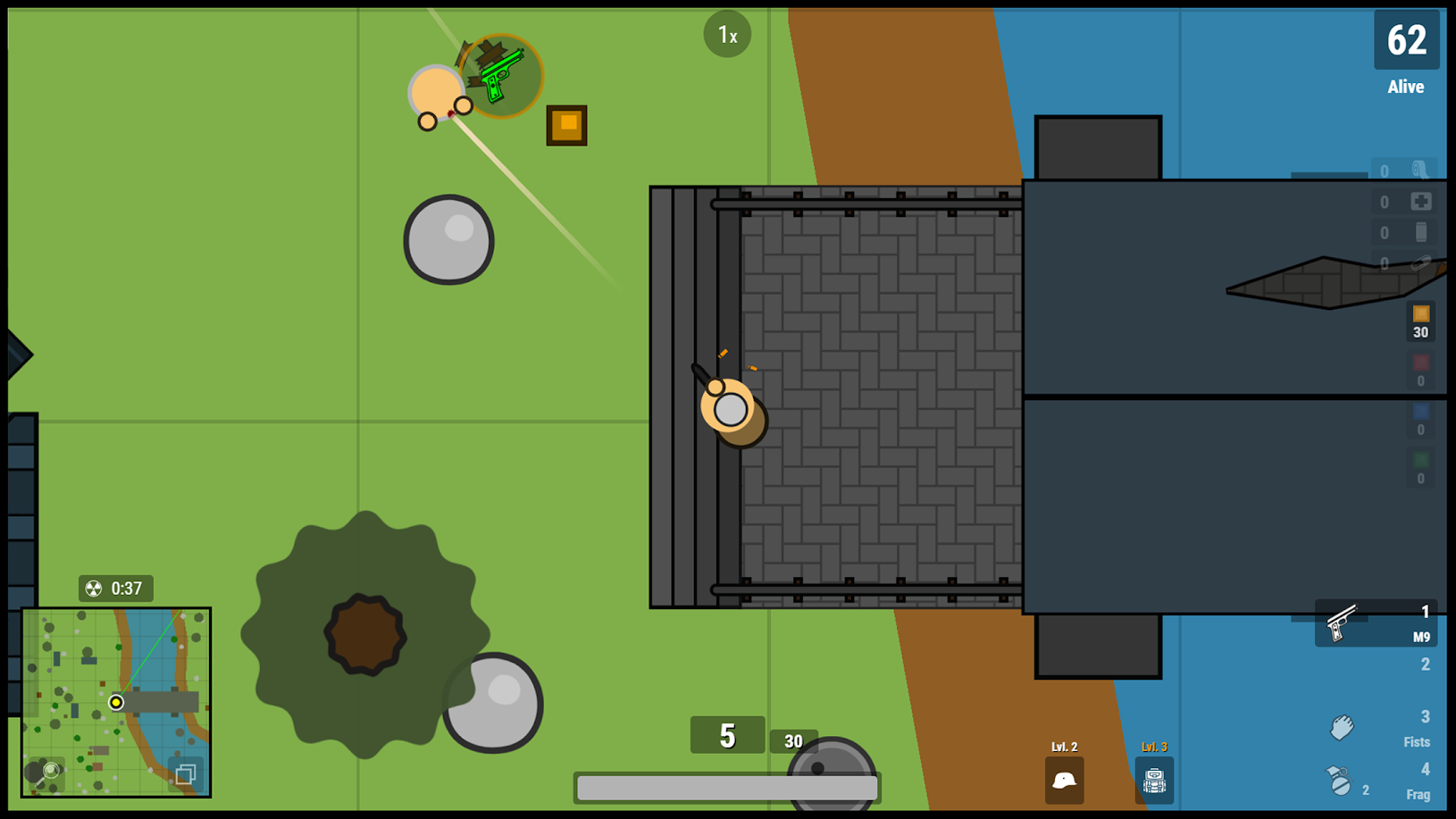Click the Lvl. 2 helmet icon
1456x819 pixels.
[x=1063, y=779]
